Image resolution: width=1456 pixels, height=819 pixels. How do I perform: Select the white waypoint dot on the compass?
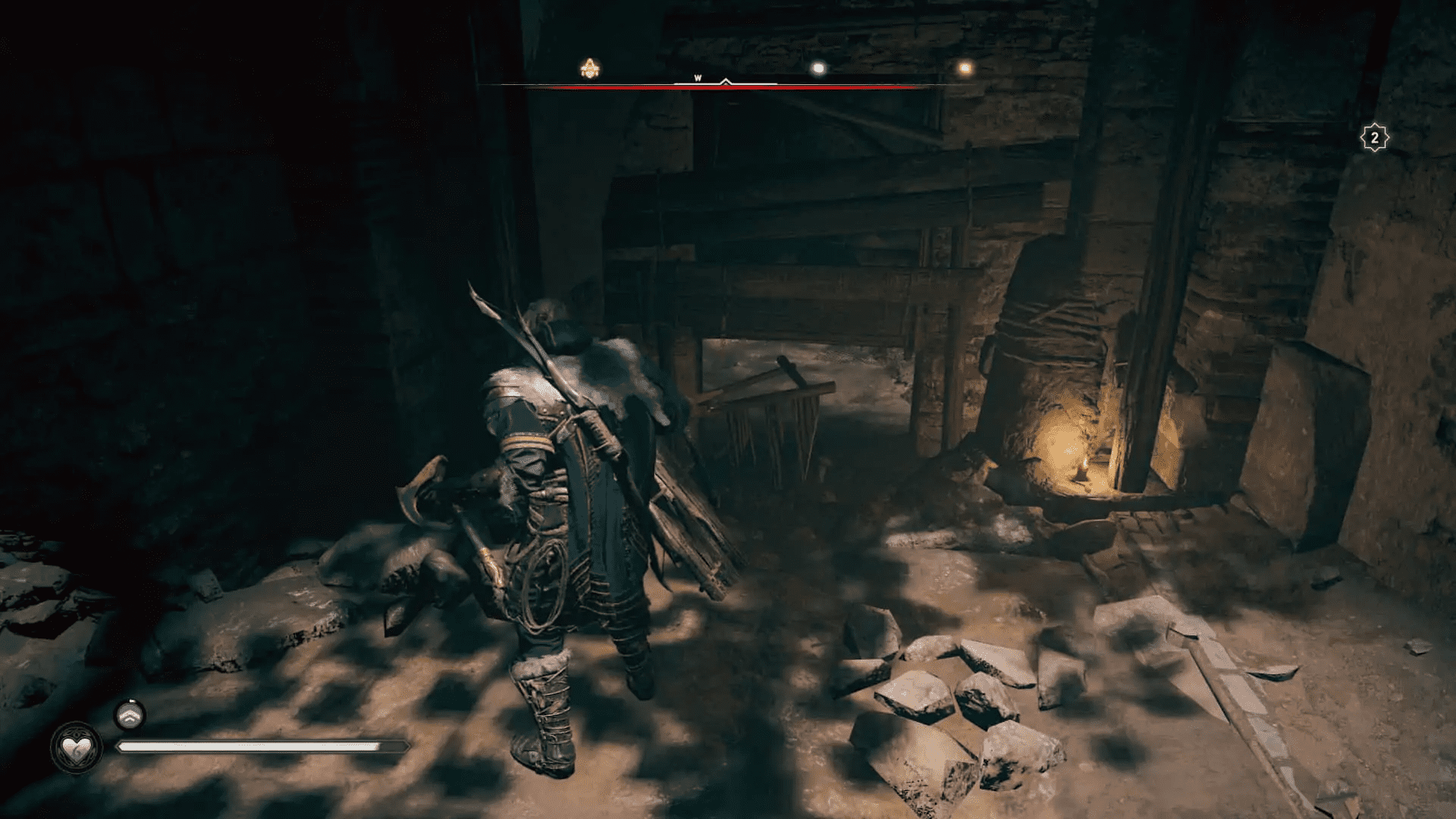coord(817,68)
